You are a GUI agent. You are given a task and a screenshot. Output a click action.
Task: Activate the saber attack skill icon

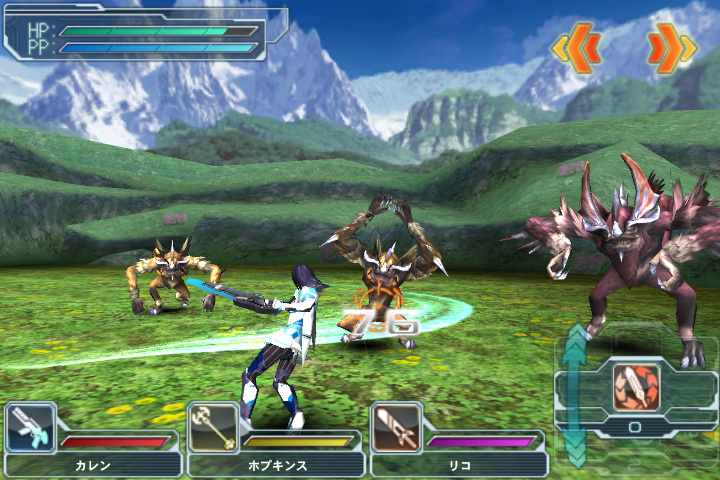coord(635,387)
